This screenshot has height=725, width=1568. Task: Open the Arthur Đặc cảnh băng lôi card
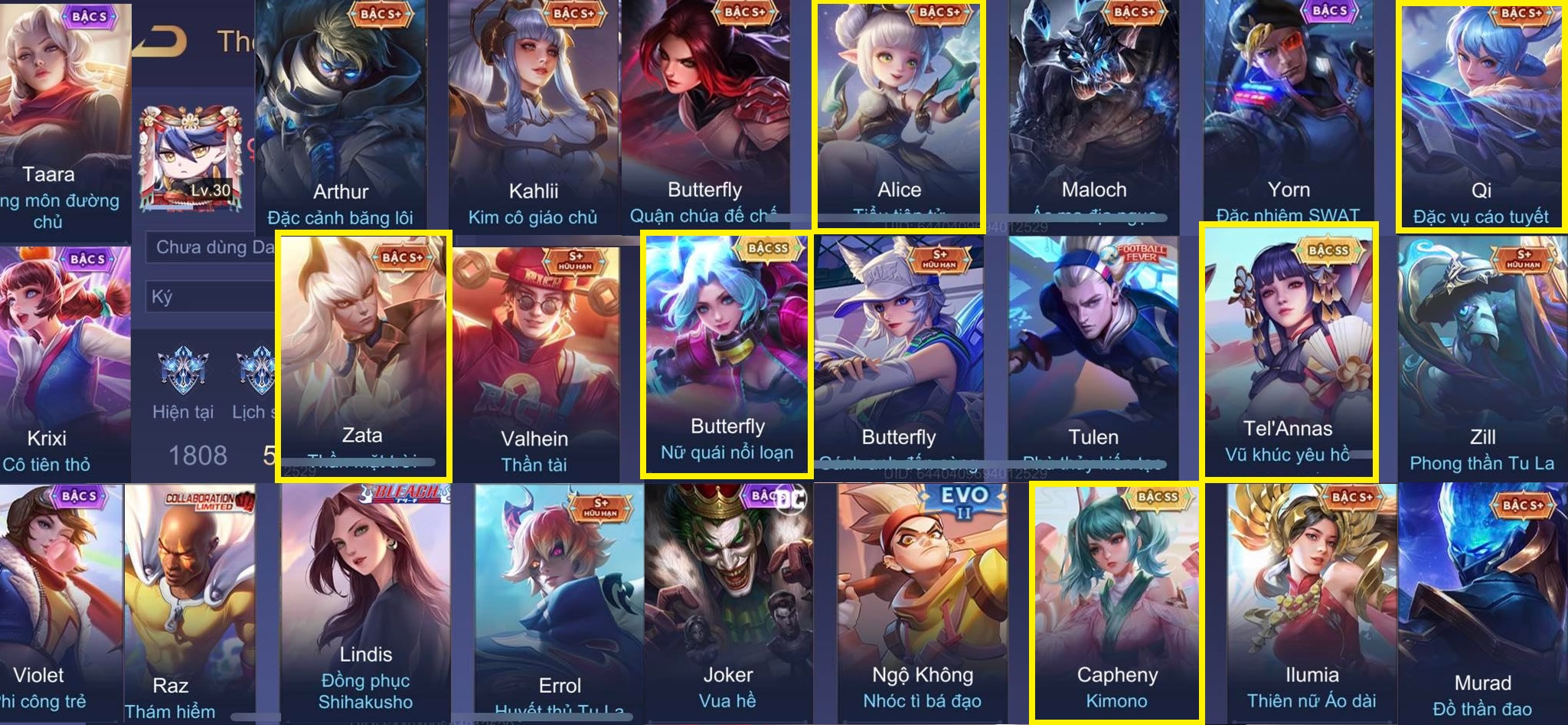coord(341,115)
